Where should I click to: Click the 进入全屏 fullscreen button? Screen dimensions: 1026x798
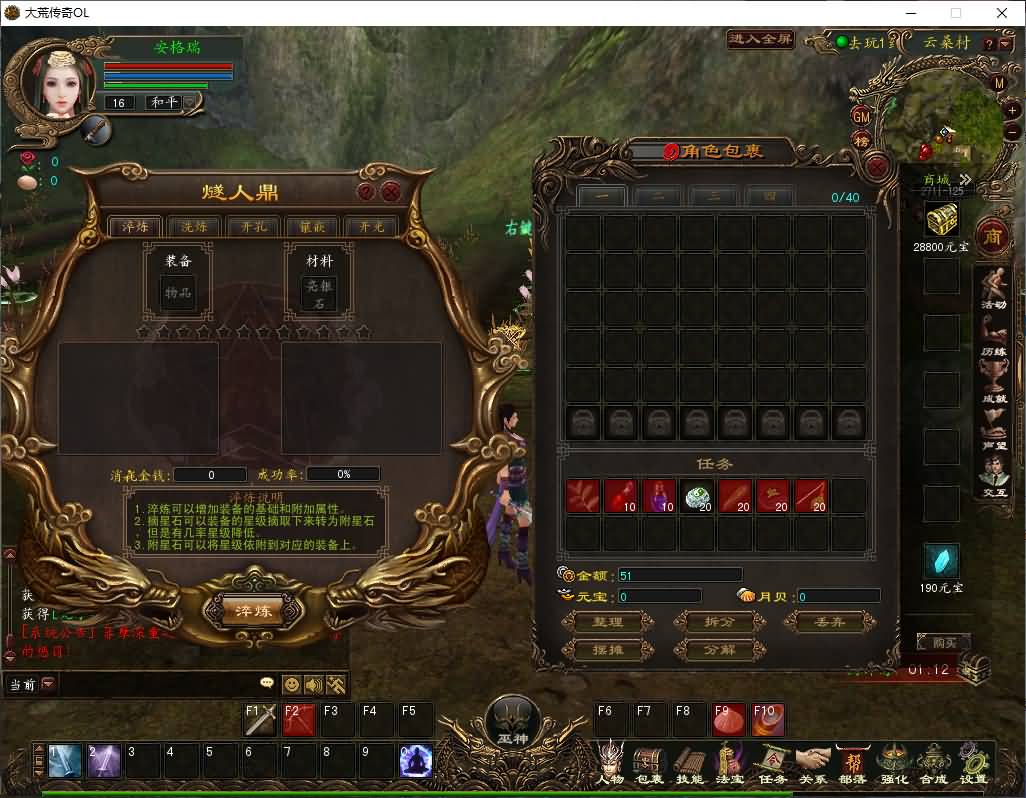tap(761, 40)
